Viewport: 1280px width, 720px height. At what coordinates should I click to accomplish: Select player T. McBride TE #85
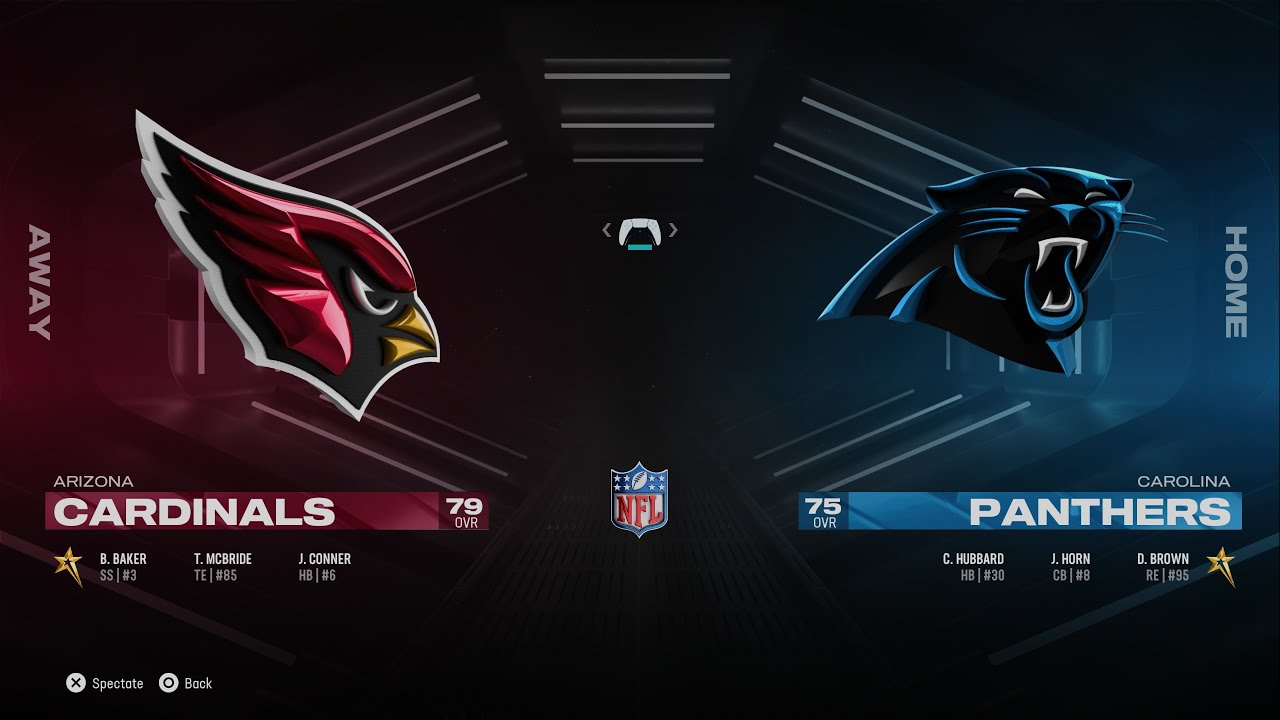tap(222, 565)
